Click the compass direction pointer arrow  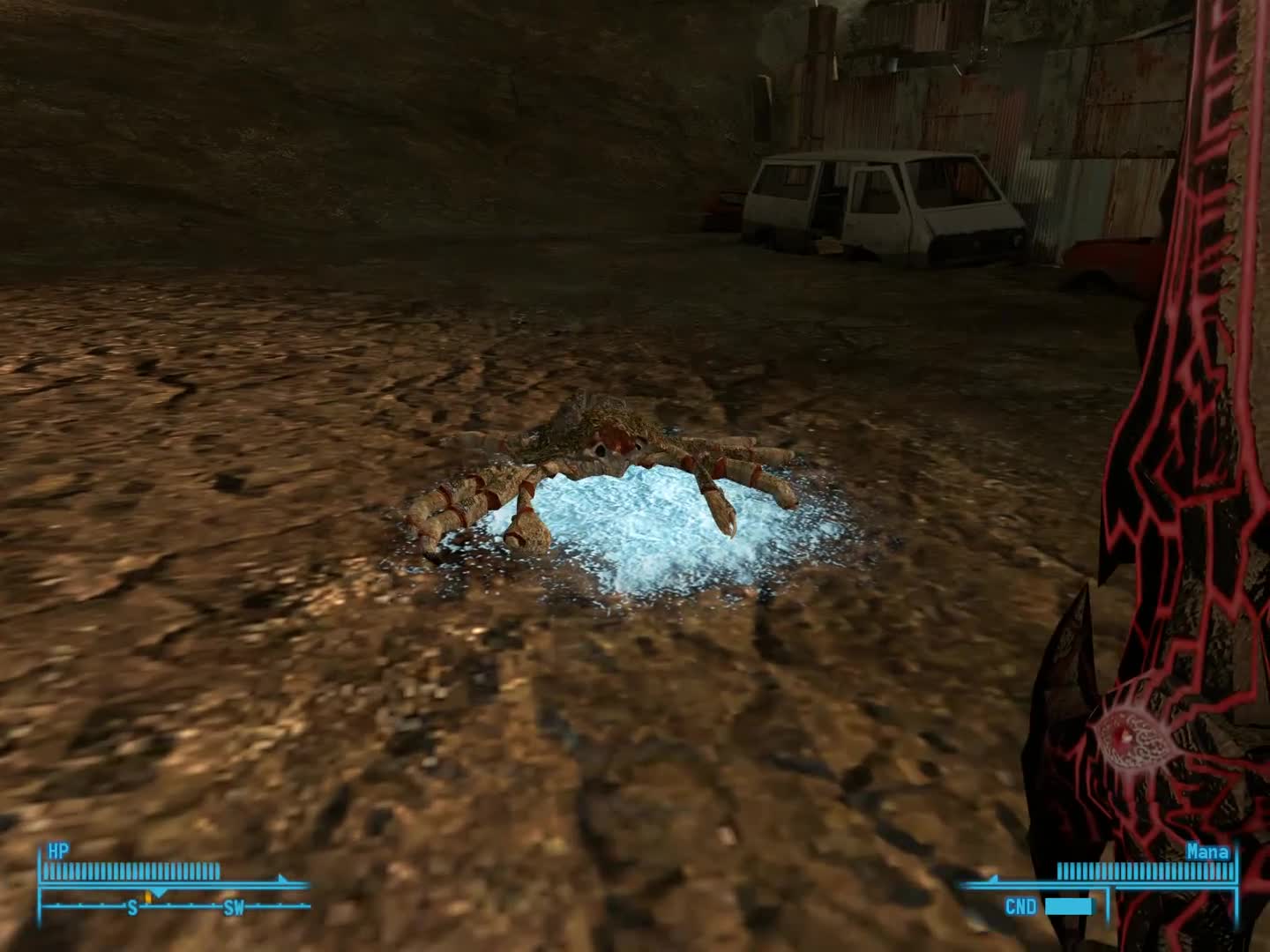[159, 893]
